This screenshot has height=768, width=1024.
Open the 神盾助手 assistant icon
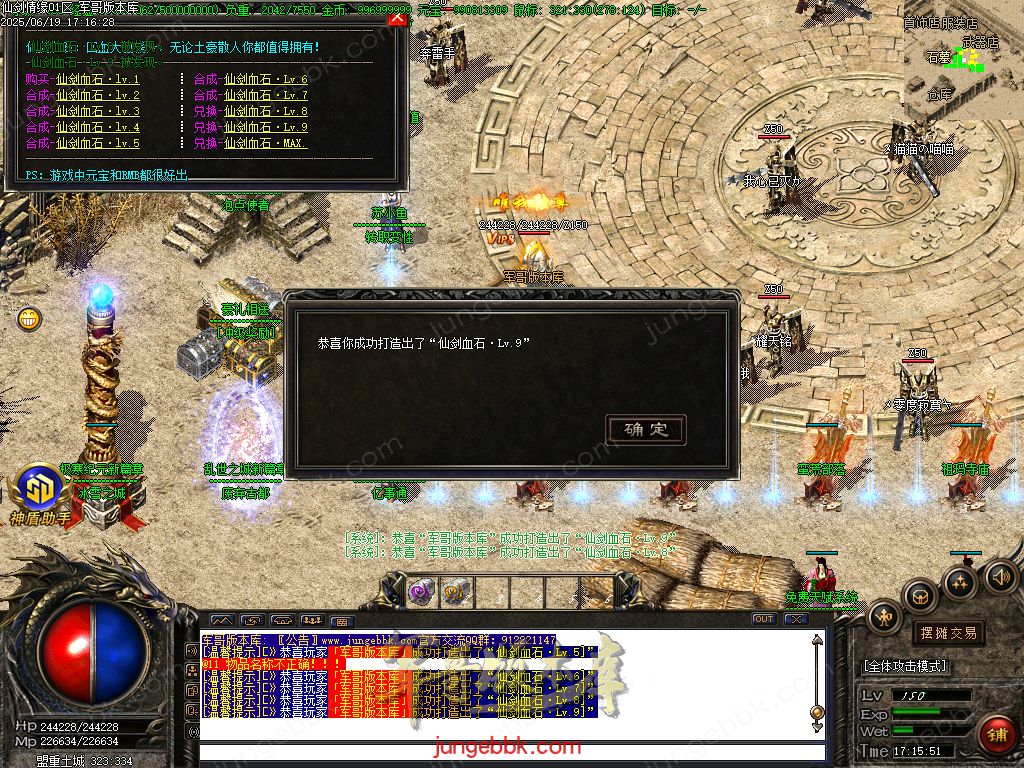click(x=41, y=491)
